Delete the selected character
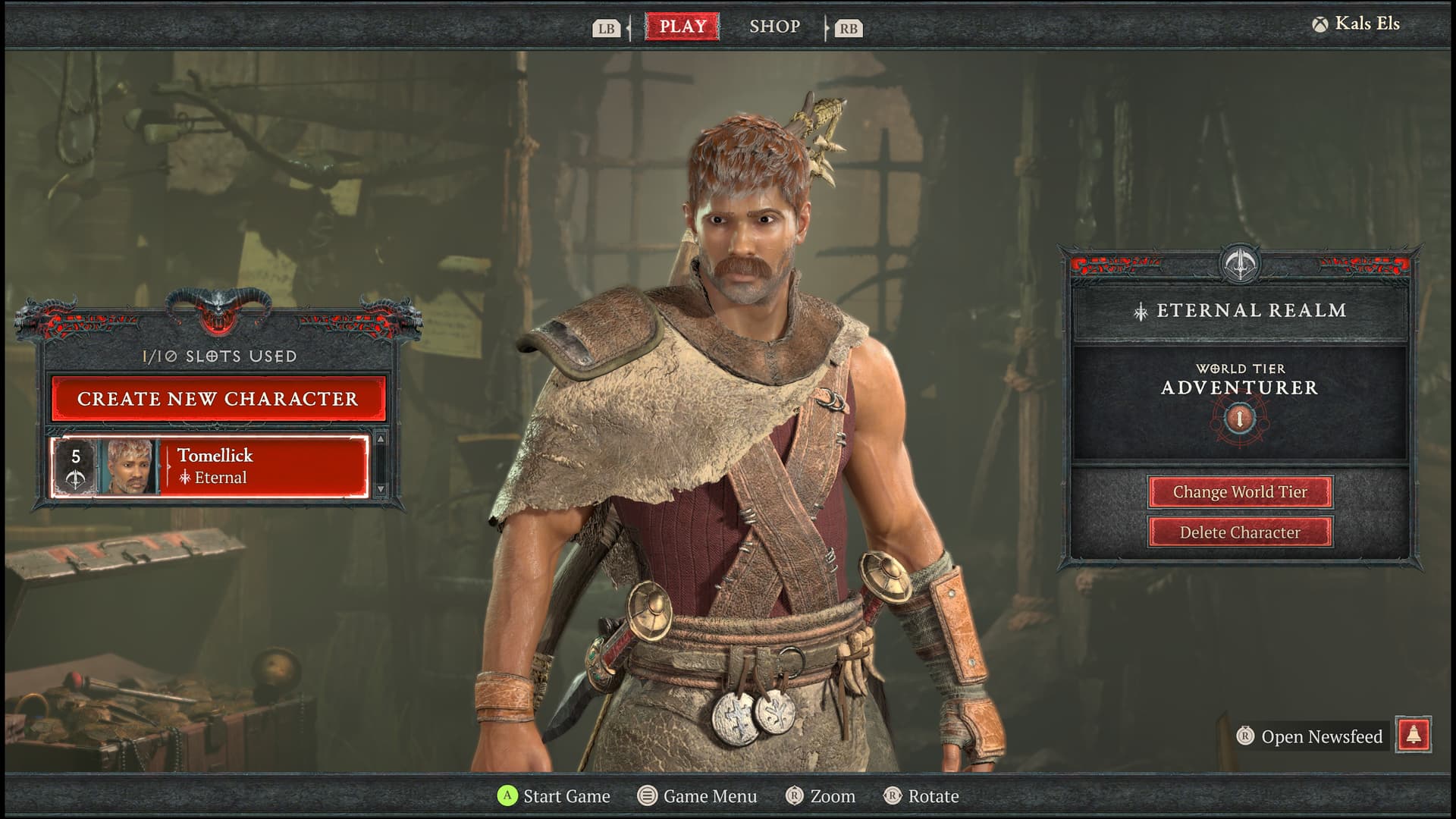1456x819 pixels. (x=1240, y=532)
